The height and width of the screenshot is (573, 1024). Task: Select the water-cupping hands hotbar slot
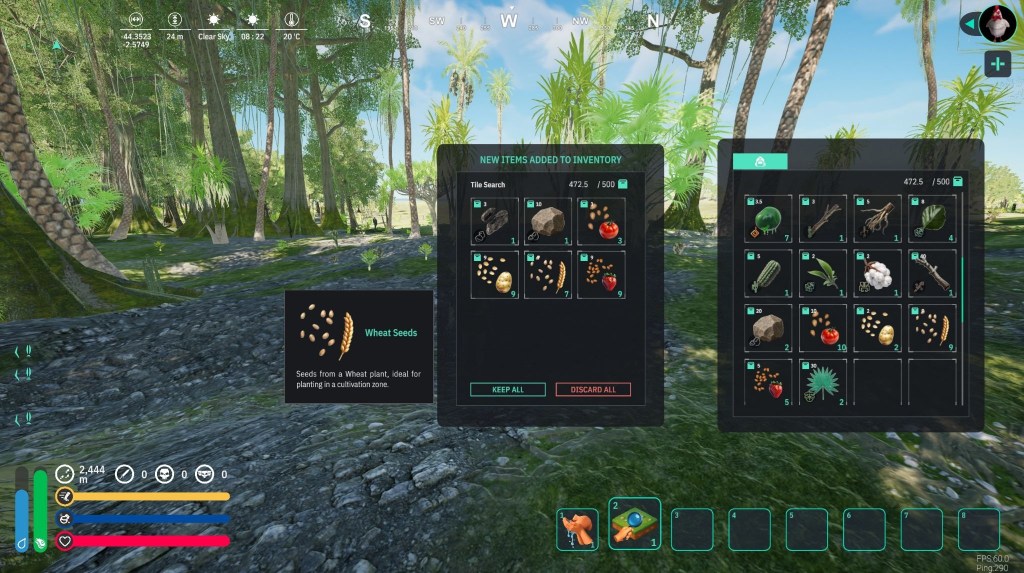[577, 529]
